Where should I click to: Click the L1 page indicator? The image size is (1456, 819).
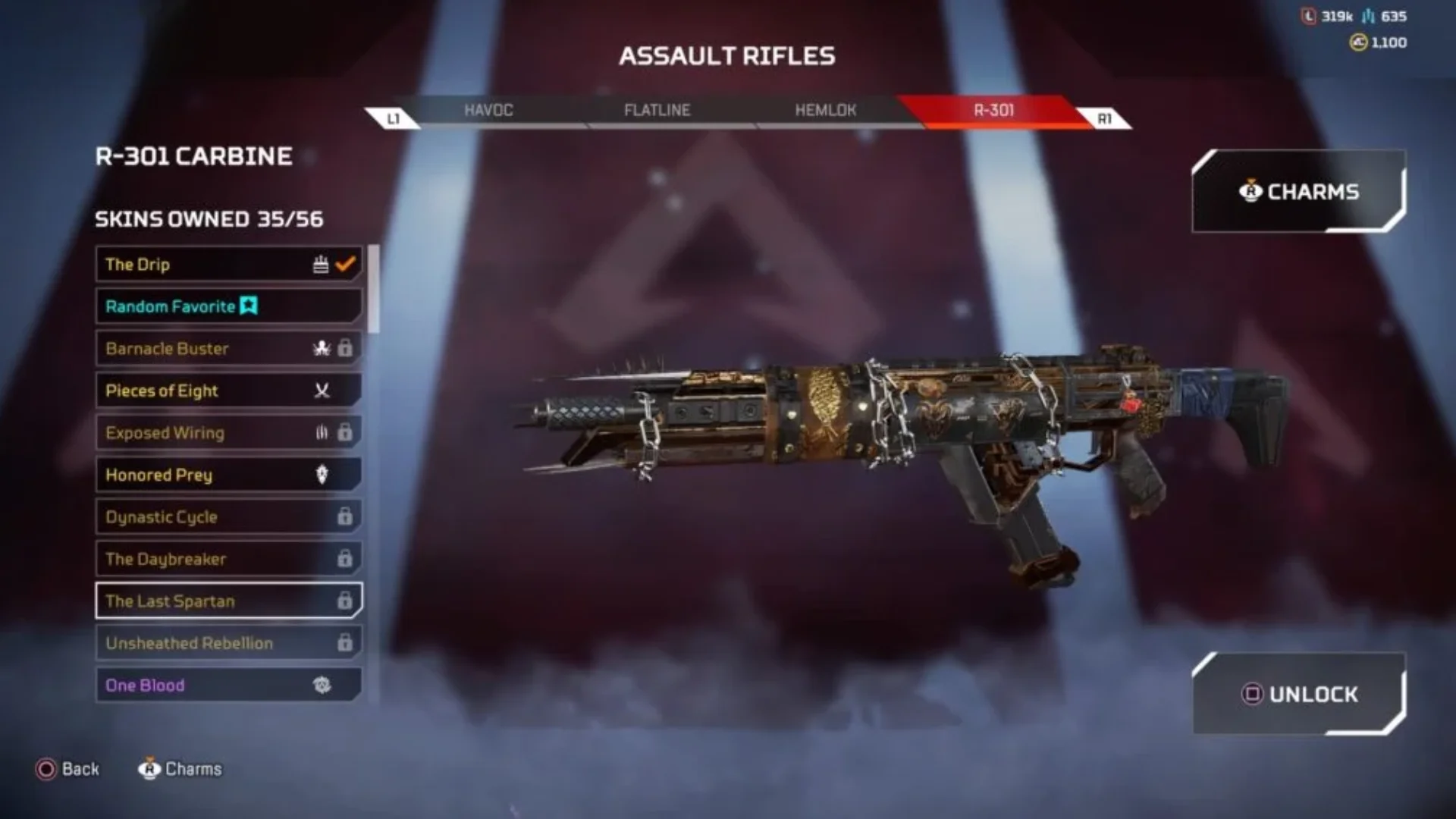[394, 115]
